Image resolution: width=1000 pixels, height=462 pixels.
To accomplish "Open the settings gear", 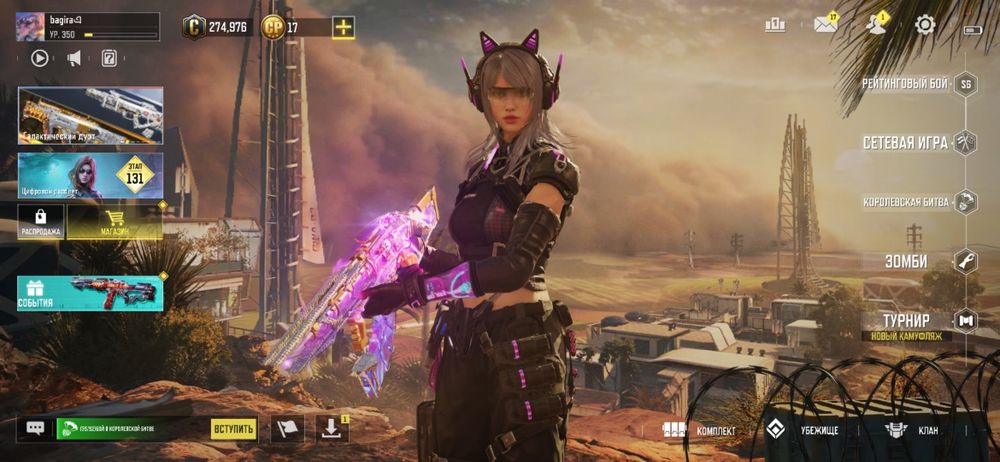I will pyautogui.click(x=925, y=25).
